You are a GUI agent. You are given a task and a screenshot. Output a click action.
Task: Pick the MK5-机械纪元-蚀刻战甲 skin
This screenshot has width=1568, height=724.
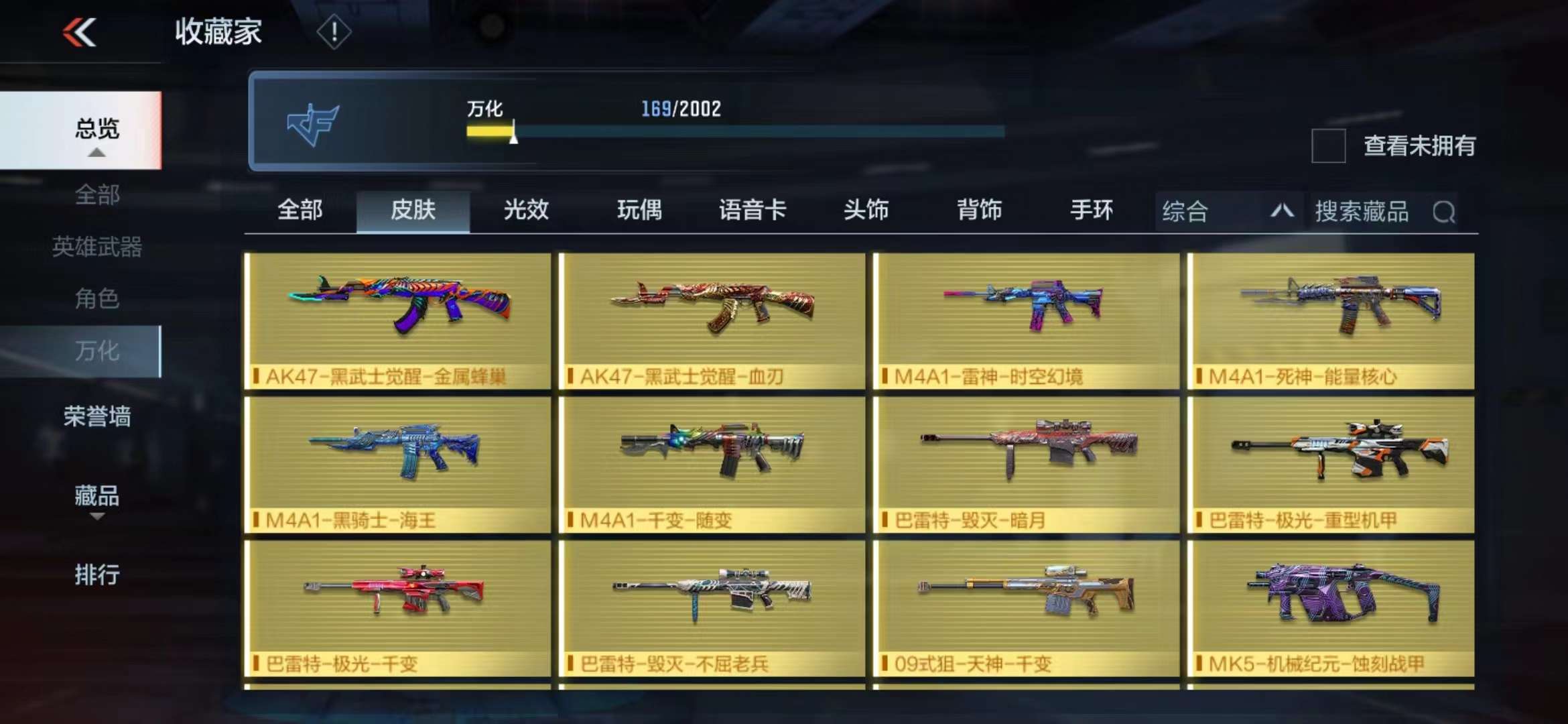(x=1331, y=609)
